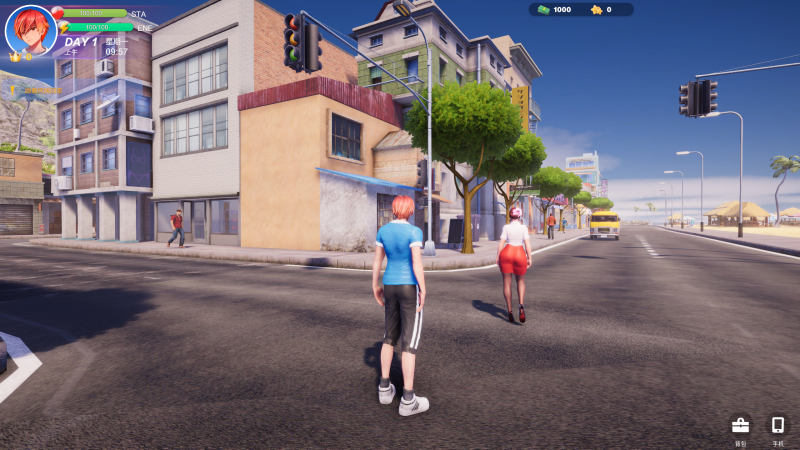Click the red-haired character portrait
Image resolution: width=800 pixels, height=450 pixels.
pos(30,30)
